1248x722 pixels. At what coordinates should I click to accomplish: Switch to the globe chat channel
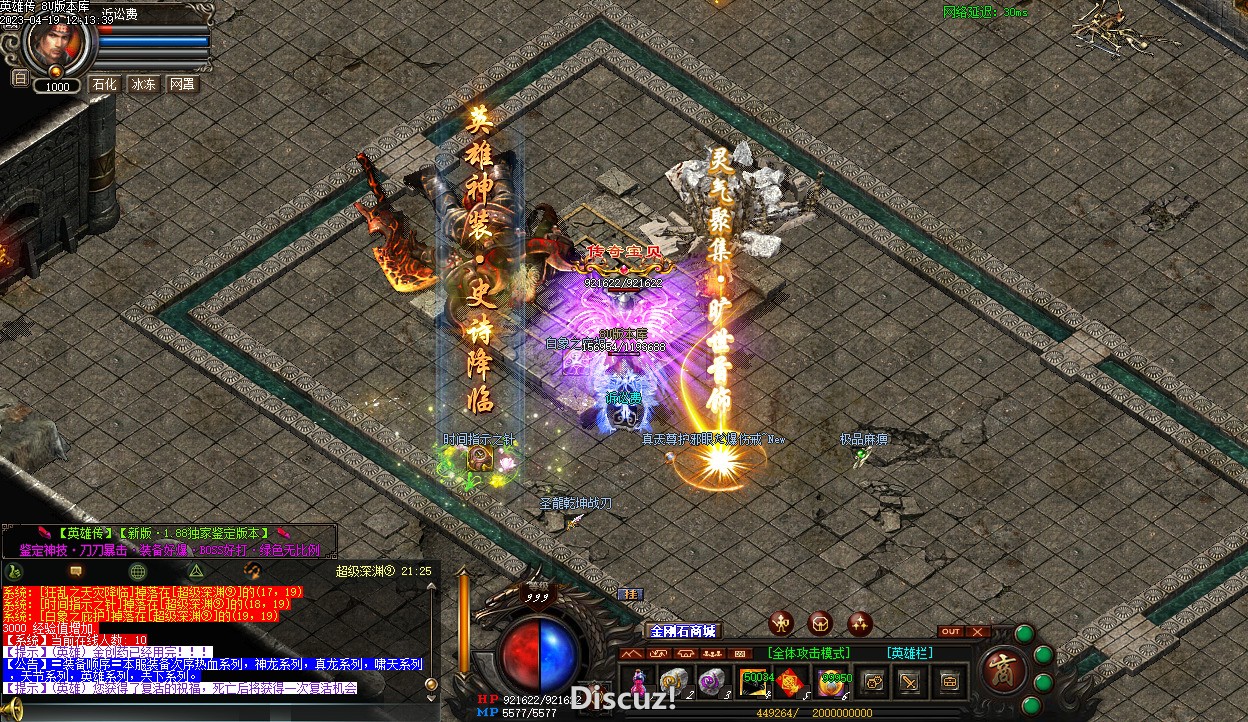point(138,571)
